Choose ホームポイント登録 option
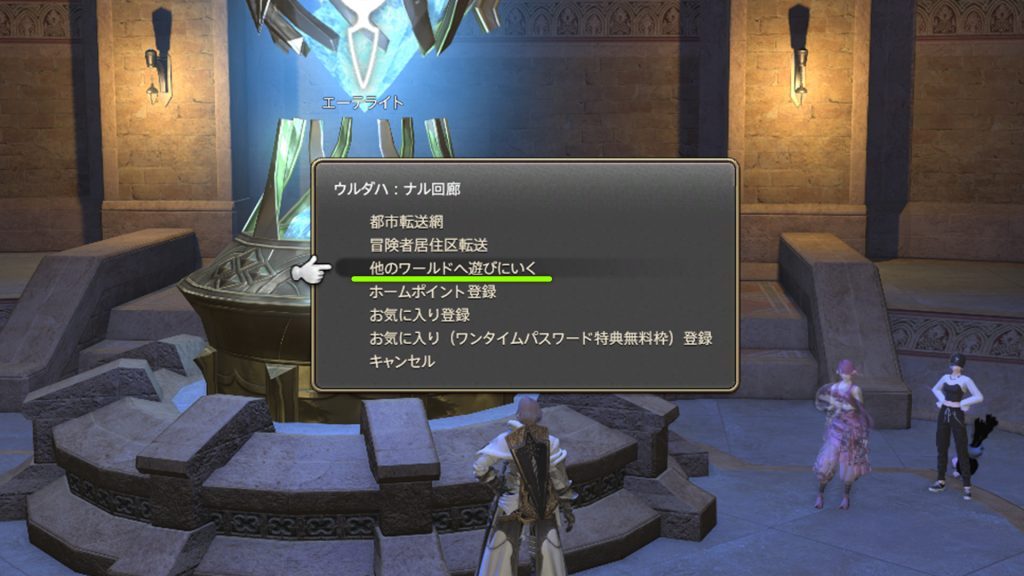 point(432,292)
